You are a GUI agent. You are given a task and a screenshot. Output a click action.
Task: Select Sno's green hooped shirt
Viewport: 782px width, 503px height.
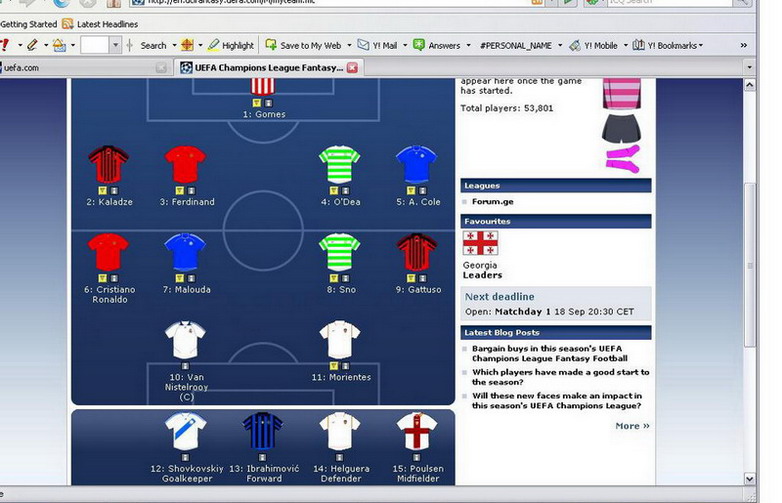click(339, 252)
